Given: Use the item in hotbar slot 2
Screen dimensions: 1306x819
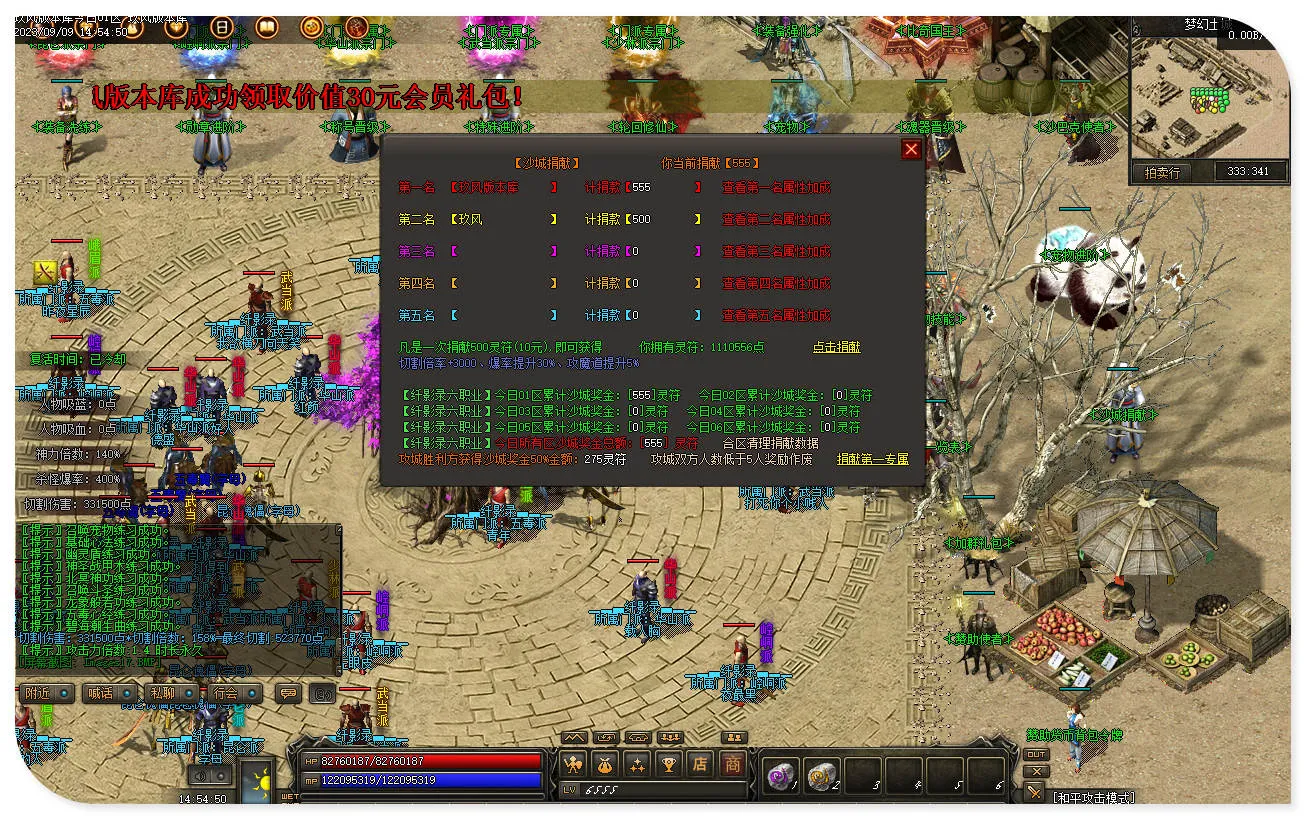Looking at the screenshot, I should pos(821,774).
